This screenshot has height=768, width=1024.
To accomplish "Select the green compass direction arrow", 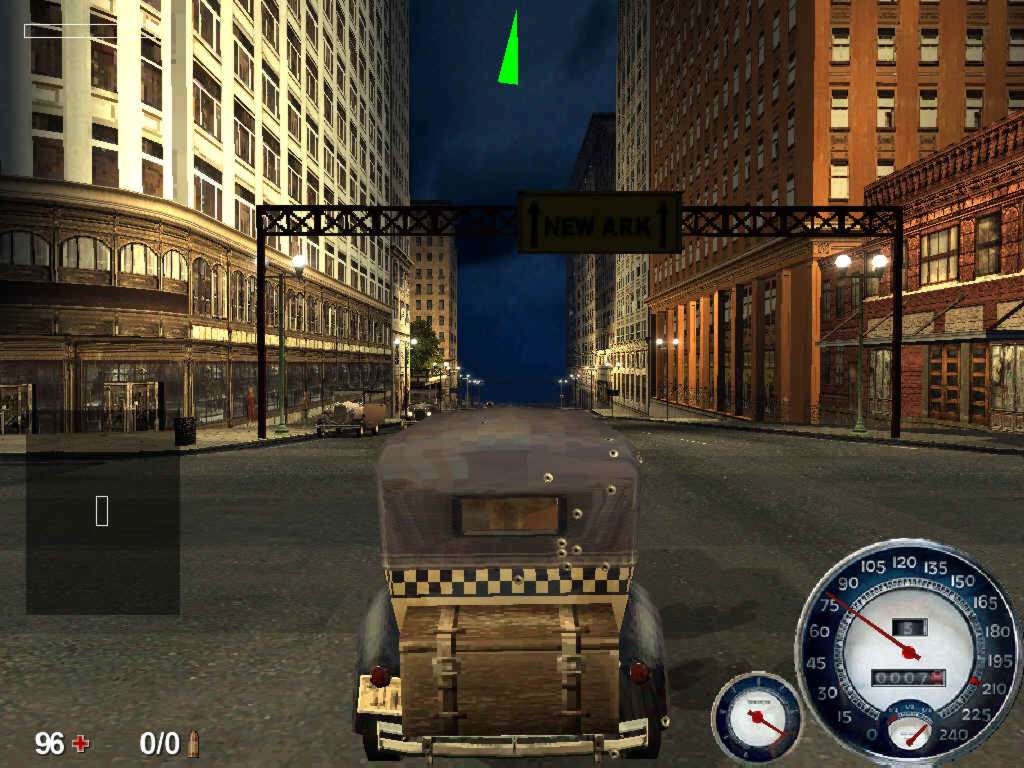I will coord(510,53).
